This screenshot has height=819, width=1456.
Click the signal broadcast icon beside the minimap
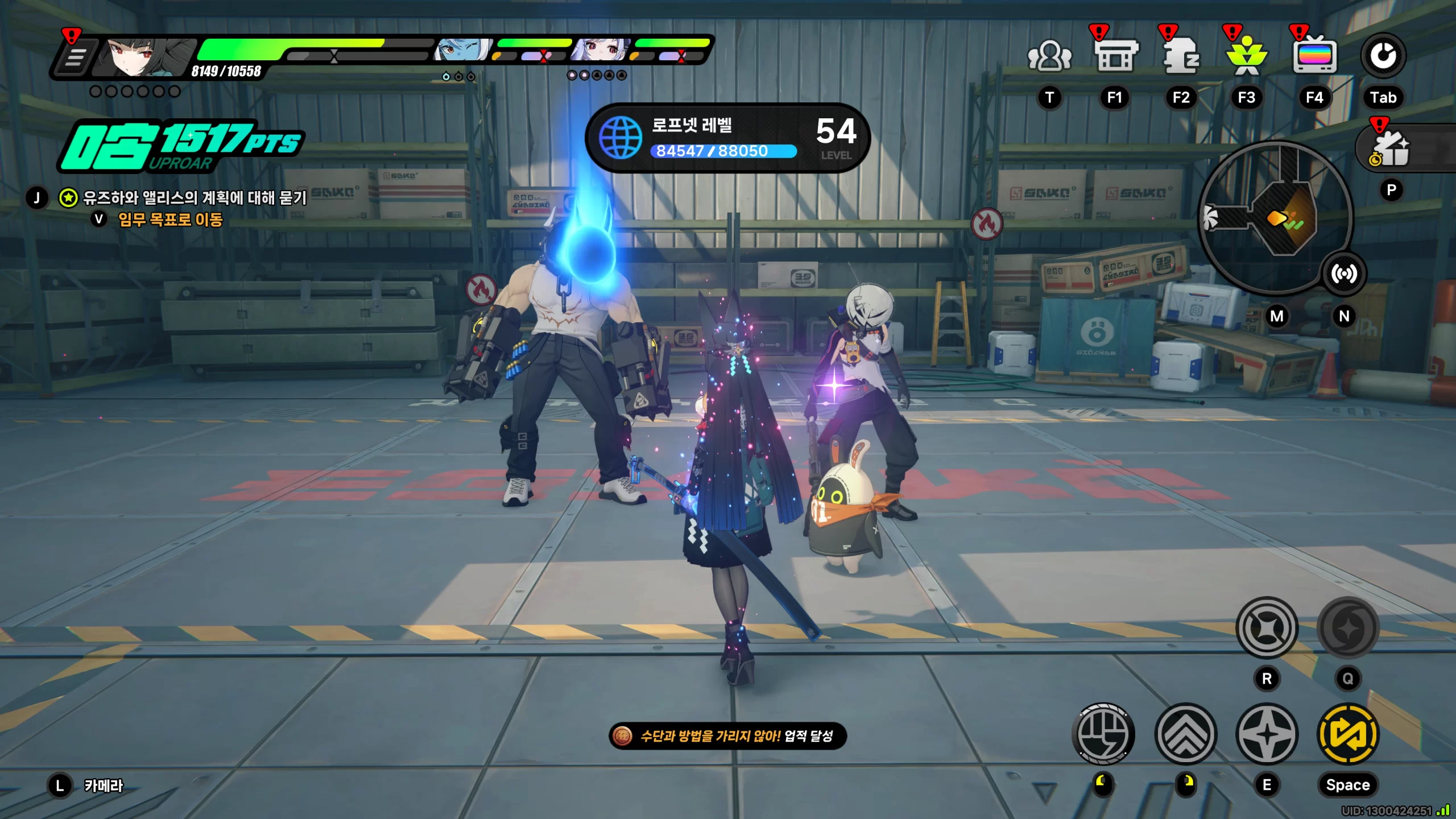(x=1344, y=274)
